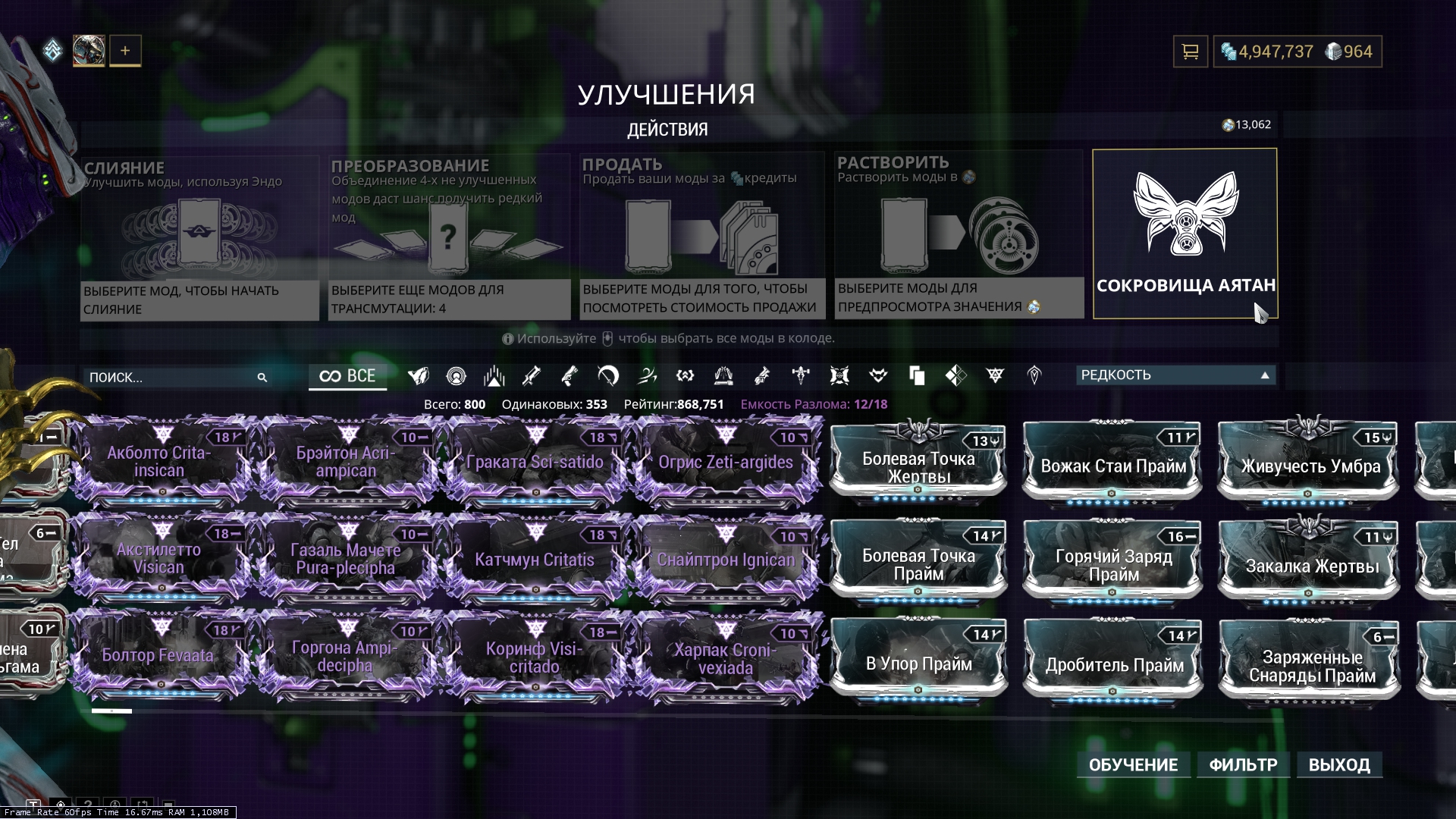Click the plus button beside the avatar

125,51
